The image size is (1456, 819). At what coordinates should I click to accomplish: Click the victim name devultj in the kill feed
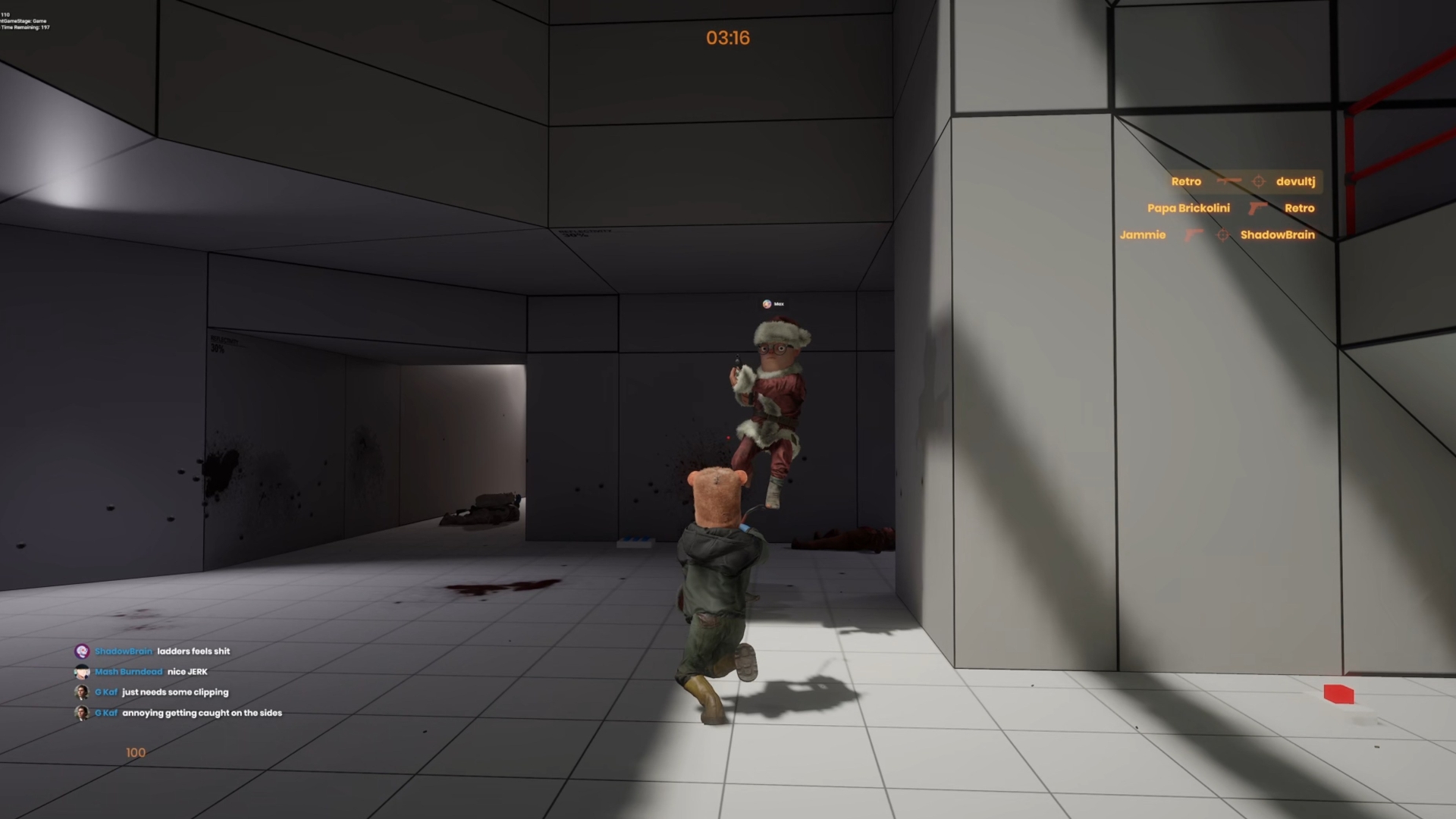(x=1295, y=181)
